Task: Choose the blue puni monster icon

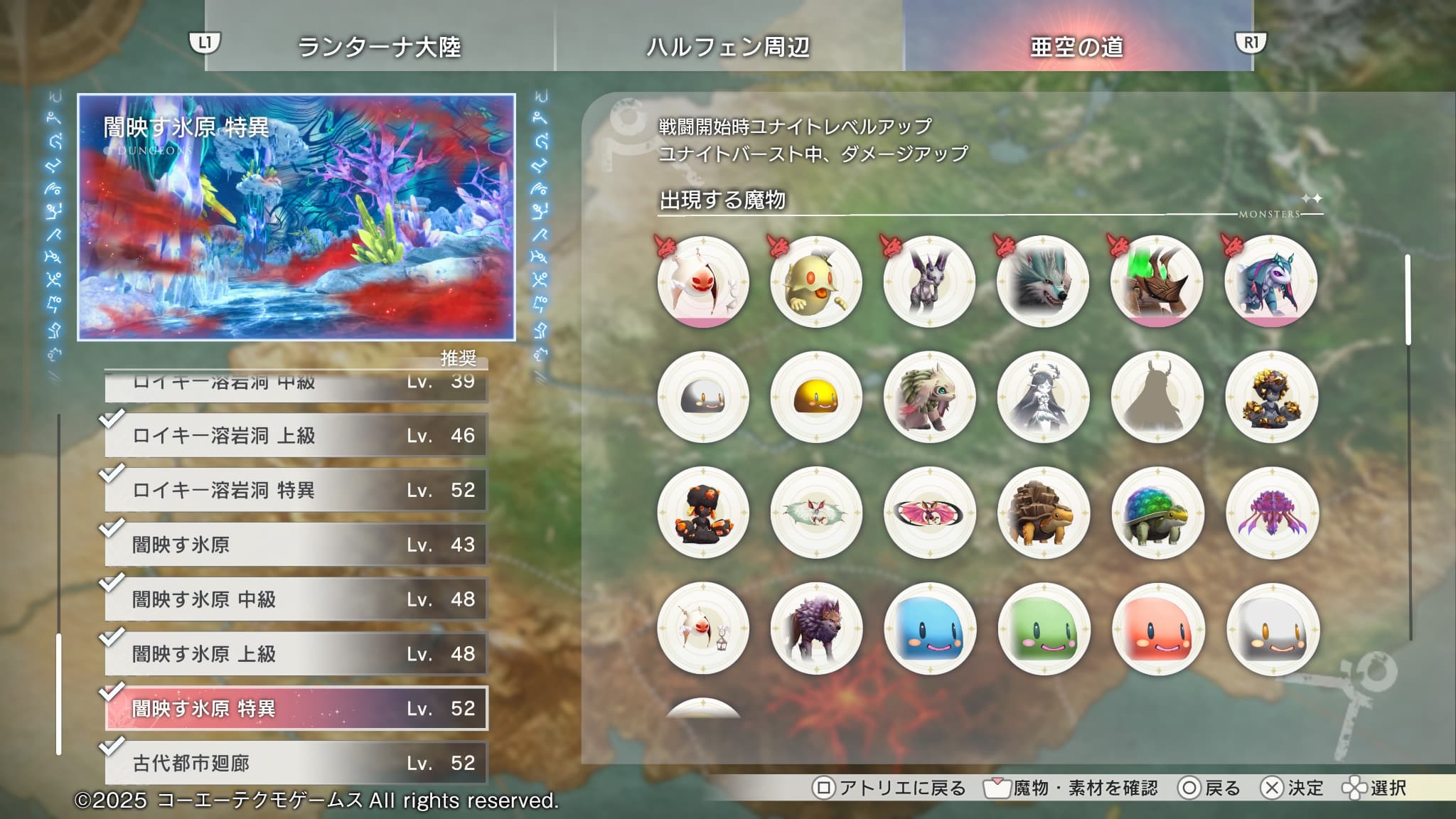Action: tap(930, 629)
